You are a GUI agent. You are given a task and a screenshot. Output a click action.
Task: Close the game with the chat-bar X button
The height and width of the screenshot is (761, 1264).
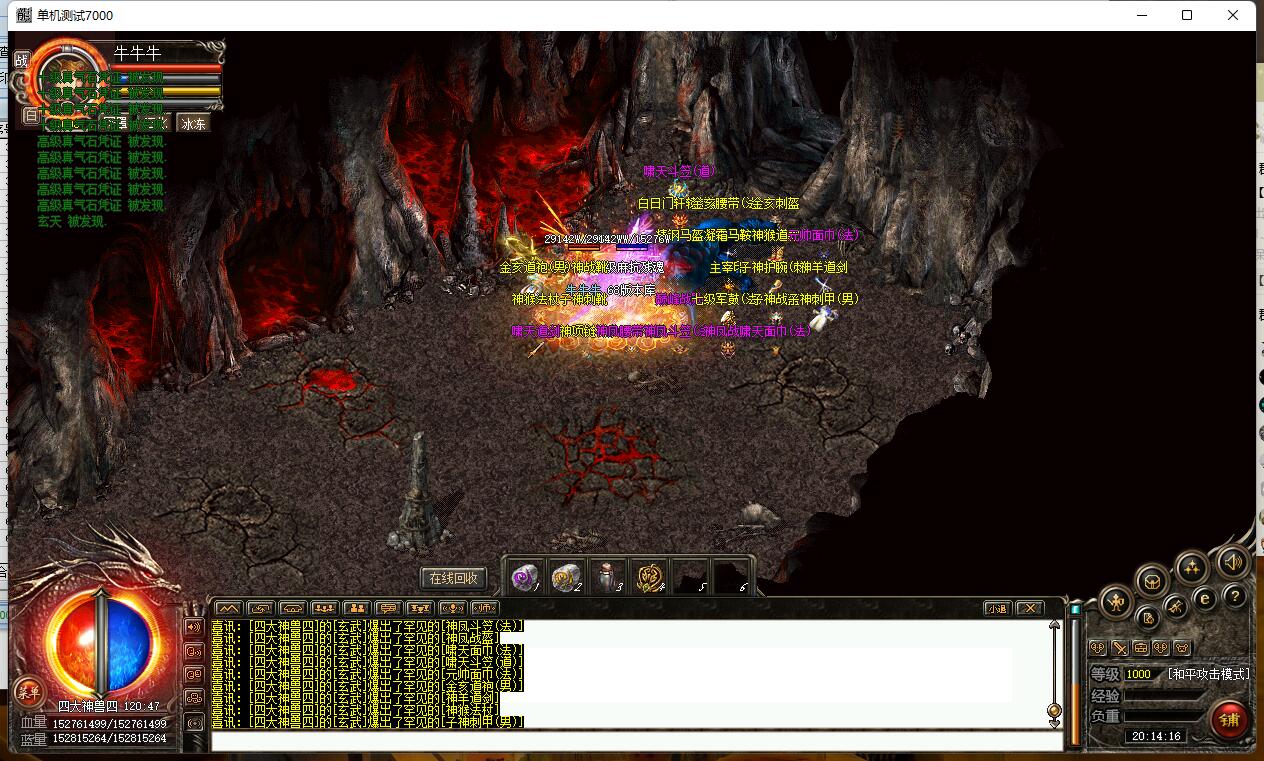(1029, 608)
